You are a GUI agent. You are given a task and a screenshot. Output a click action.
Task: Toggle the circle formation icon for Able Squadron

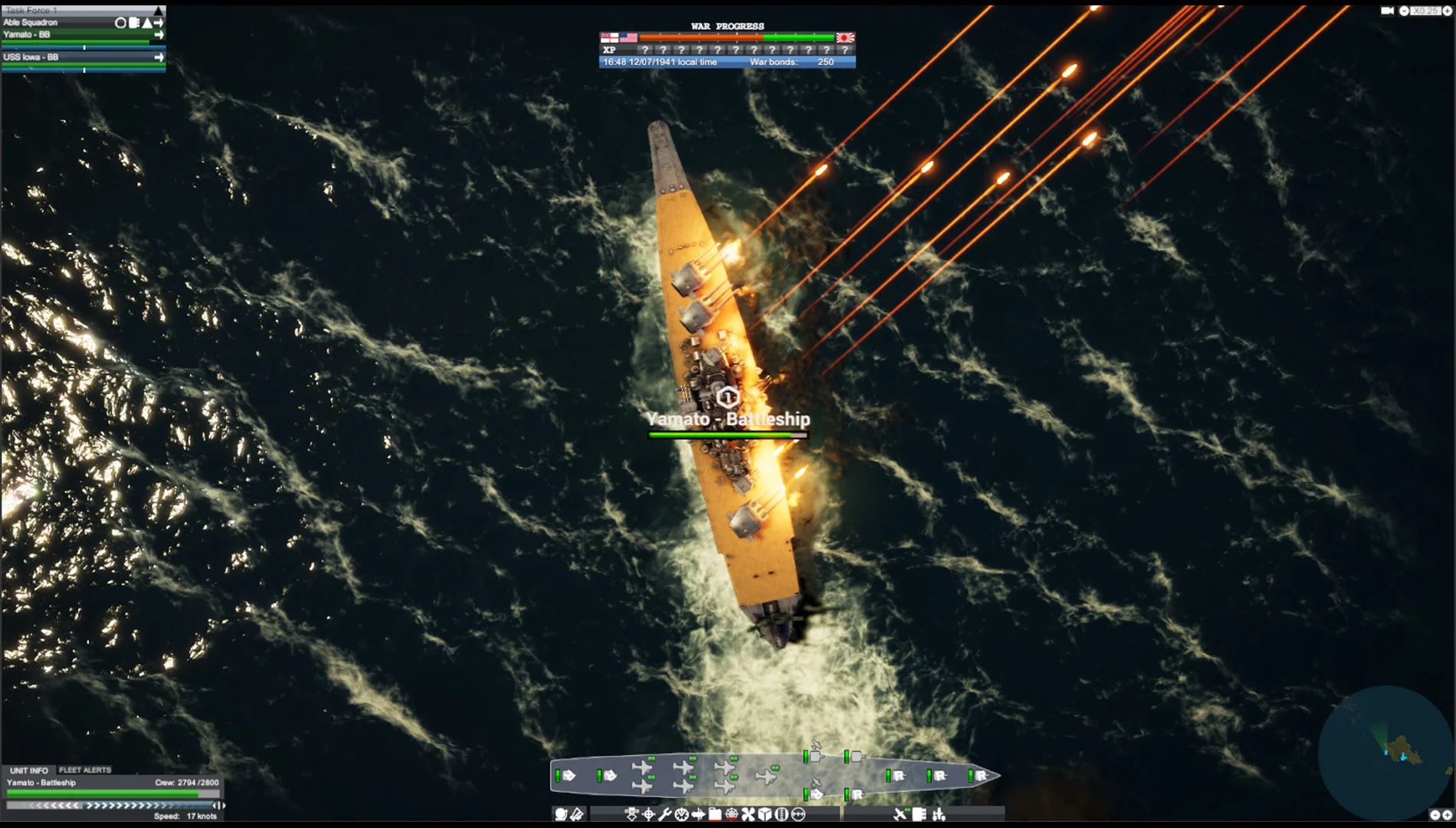120,23
